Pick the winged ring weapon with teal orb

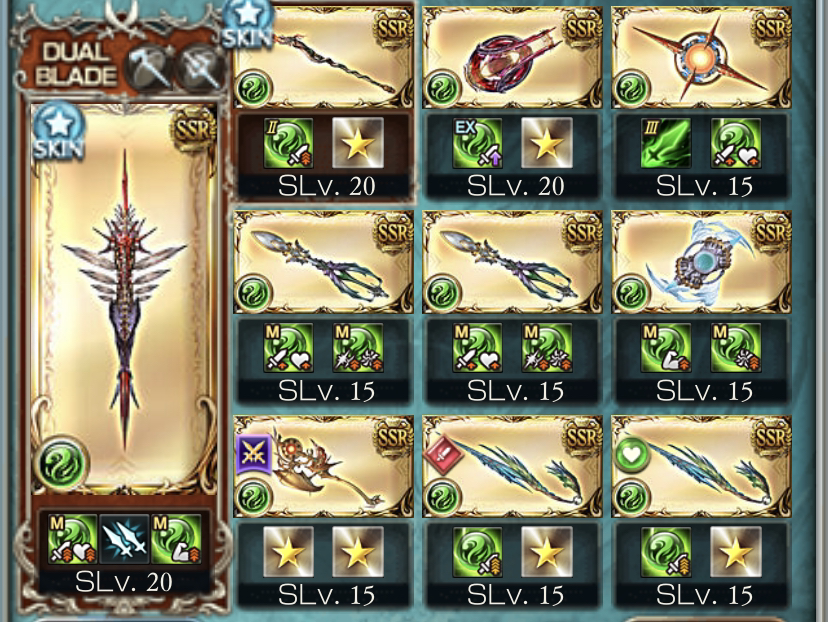tap(701, 262)
